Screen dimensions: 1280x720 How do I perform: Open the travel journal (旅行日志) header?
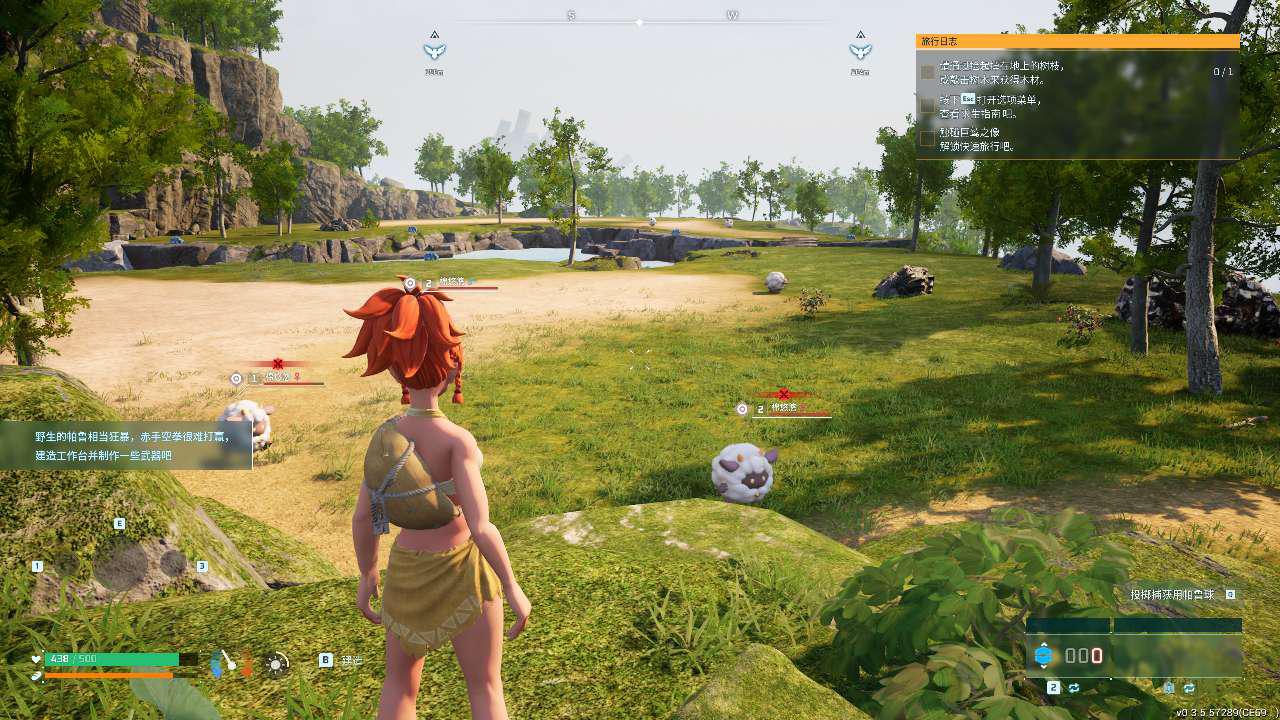[x=1077, y=41]
